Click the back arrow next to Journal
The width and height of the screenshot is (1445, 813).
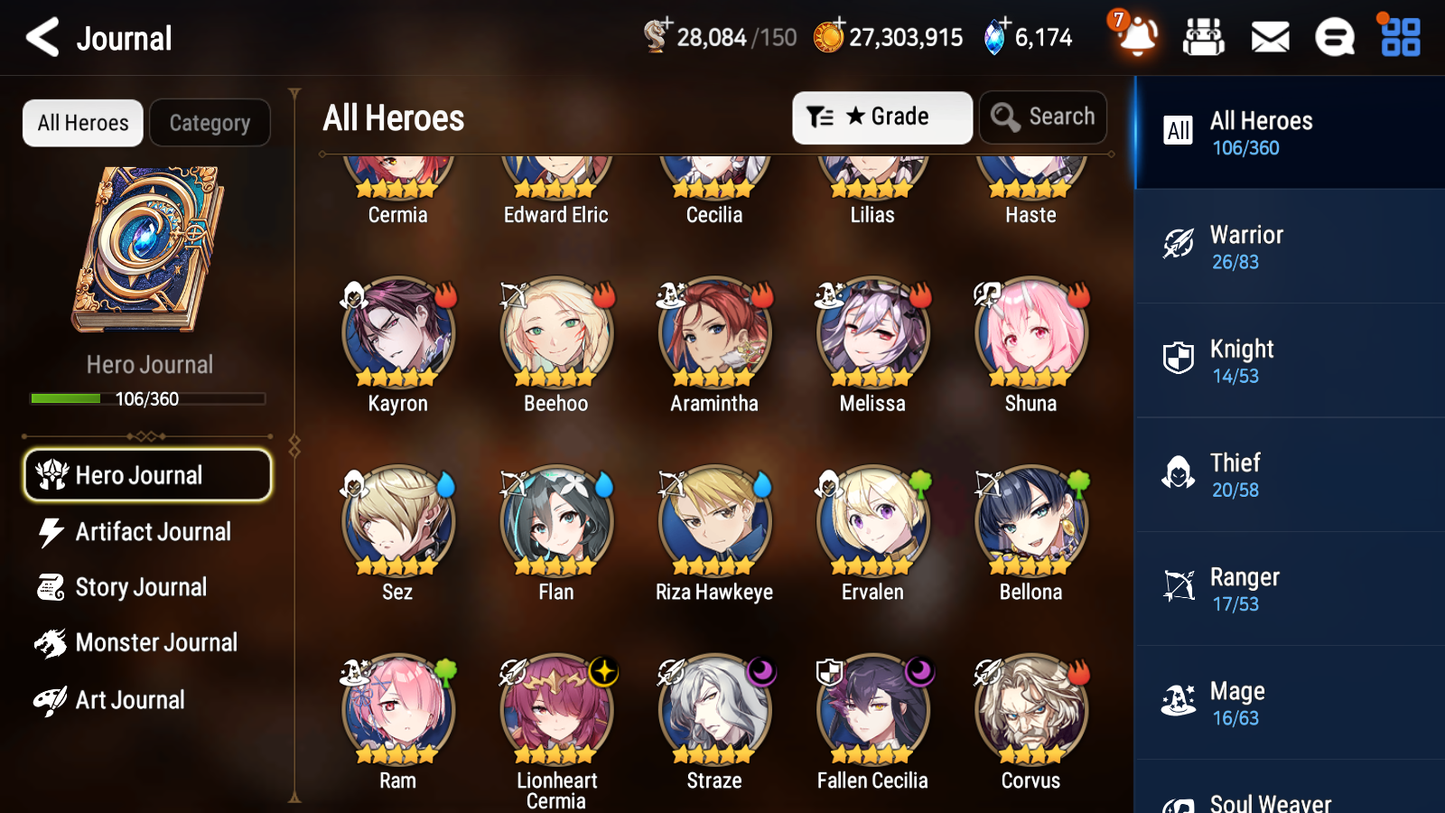point(42,36)
